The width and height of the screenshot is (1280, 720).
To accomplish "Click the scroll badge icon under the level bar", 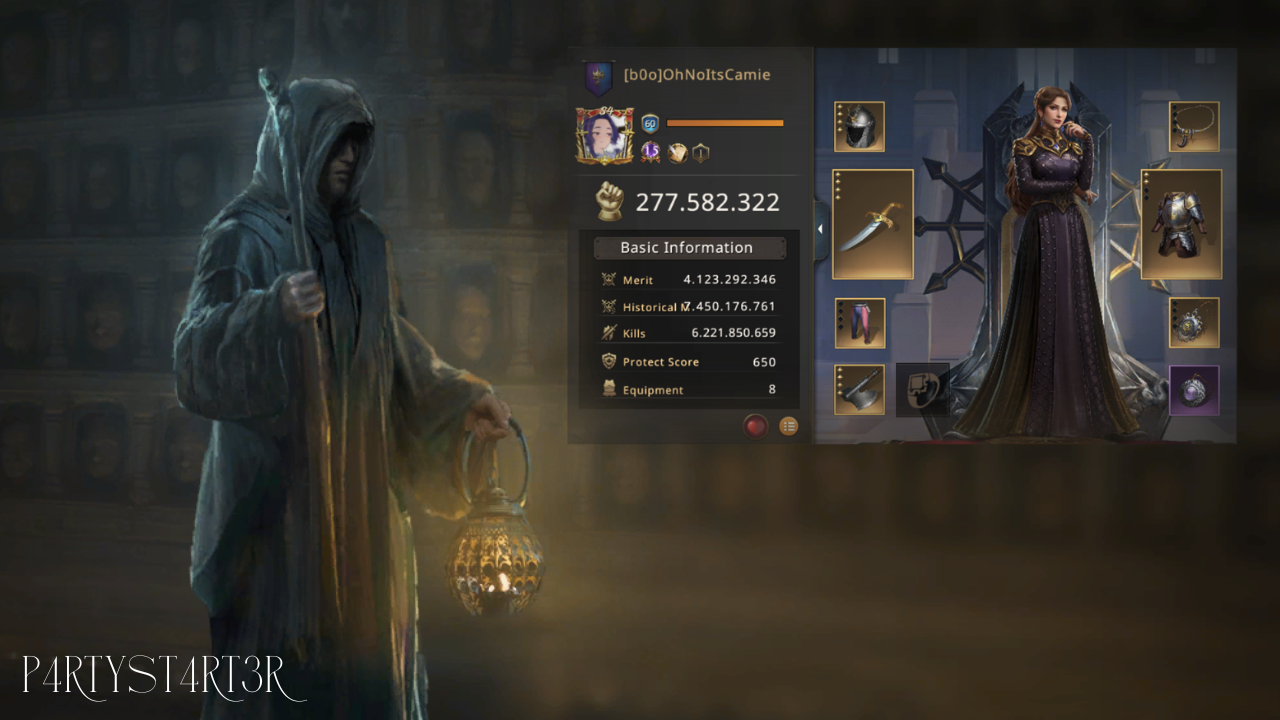I will [x=677, y=153].
